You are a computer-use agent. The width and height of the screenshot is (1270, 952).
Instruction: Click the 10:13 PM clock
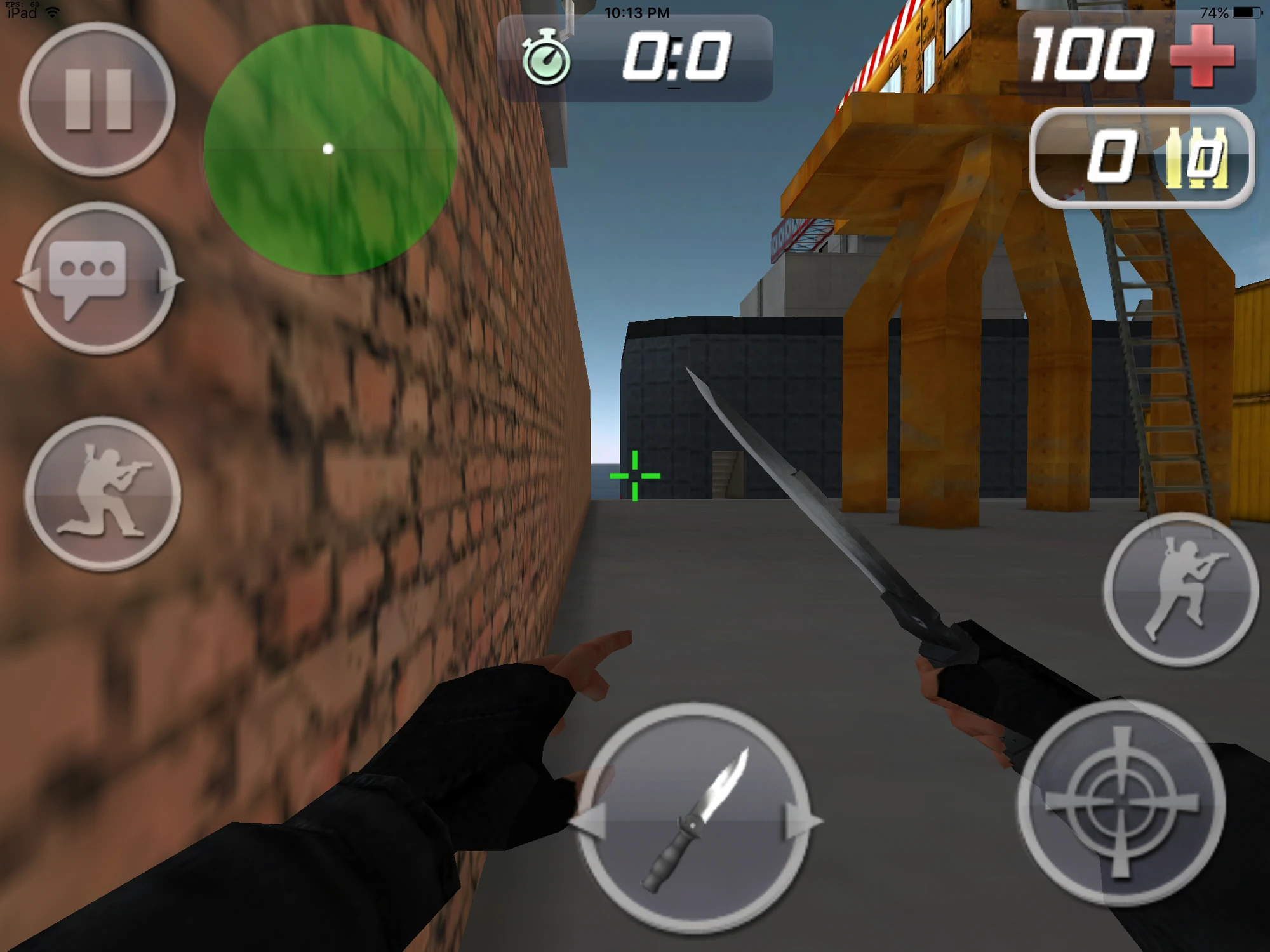coord(635,11)
